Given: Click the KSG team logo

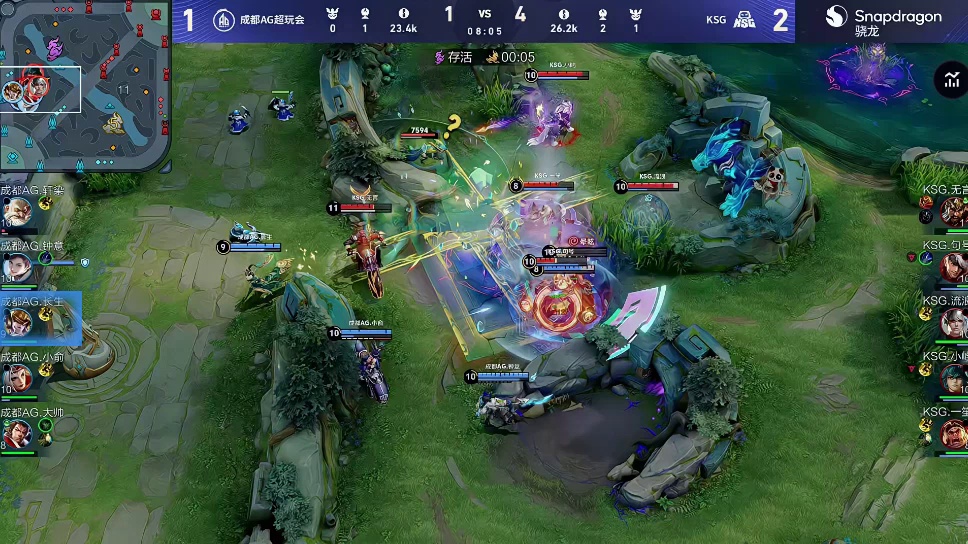Looking at the screenshot, I should coord(742,19).
